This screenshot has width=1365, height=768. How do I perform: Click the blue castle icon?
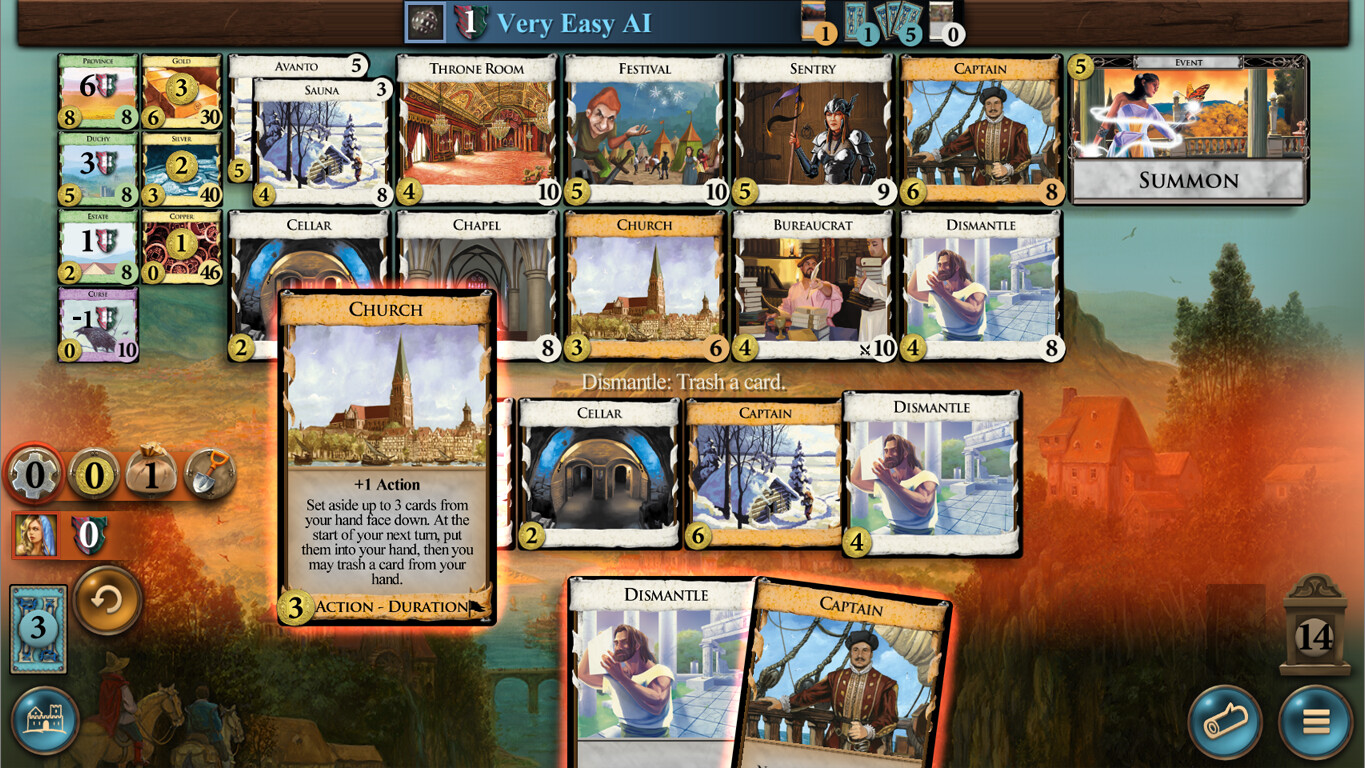44,721
